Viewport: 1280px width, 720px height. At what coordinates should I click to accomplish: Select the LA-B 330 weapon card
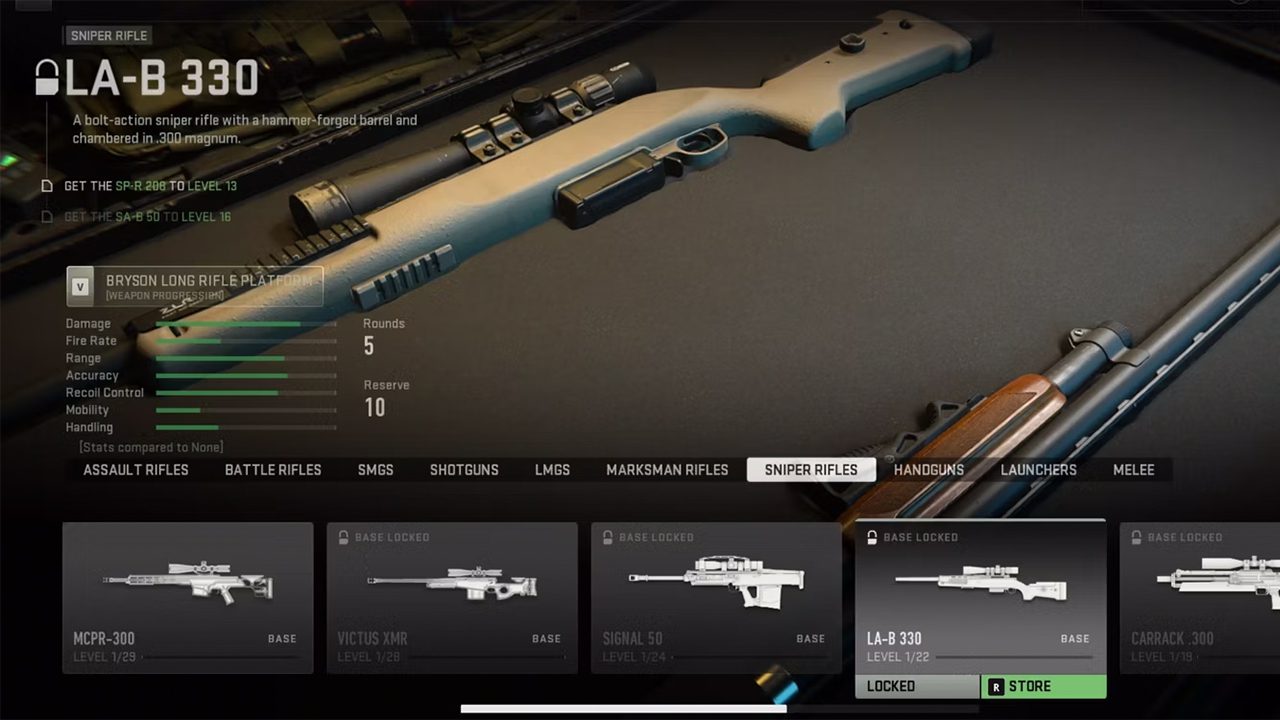(x=980, y=597)
